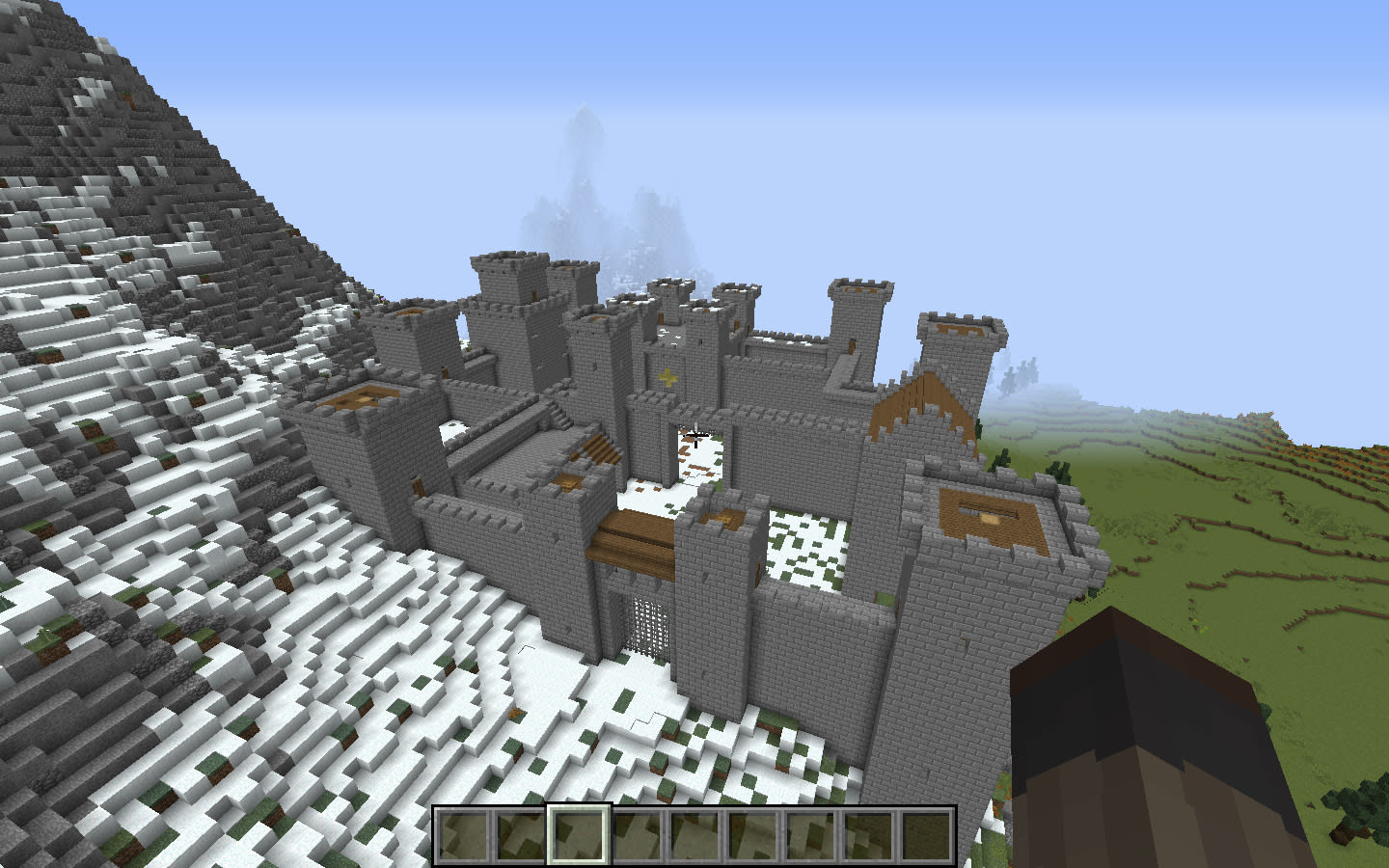
Task: Select the eighth hotbar slot
Action: click(865, 836)
